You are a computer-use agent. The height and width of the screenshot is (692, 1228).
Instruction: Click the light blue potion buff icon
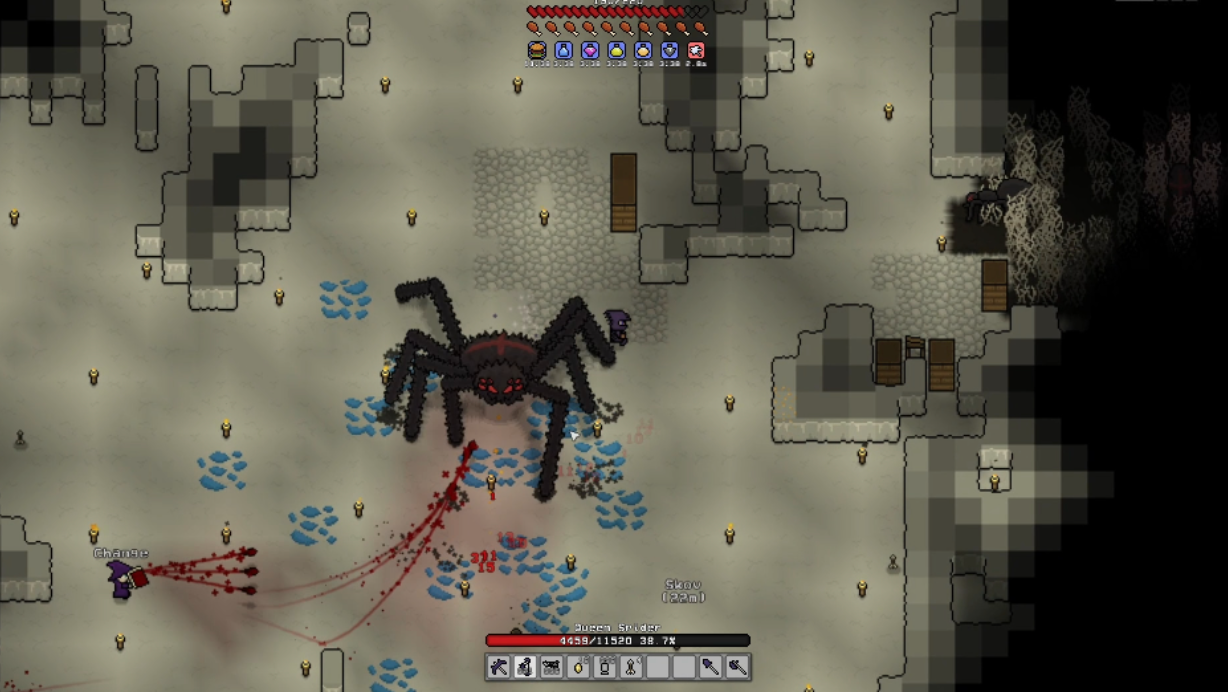[x=564, y=50]
